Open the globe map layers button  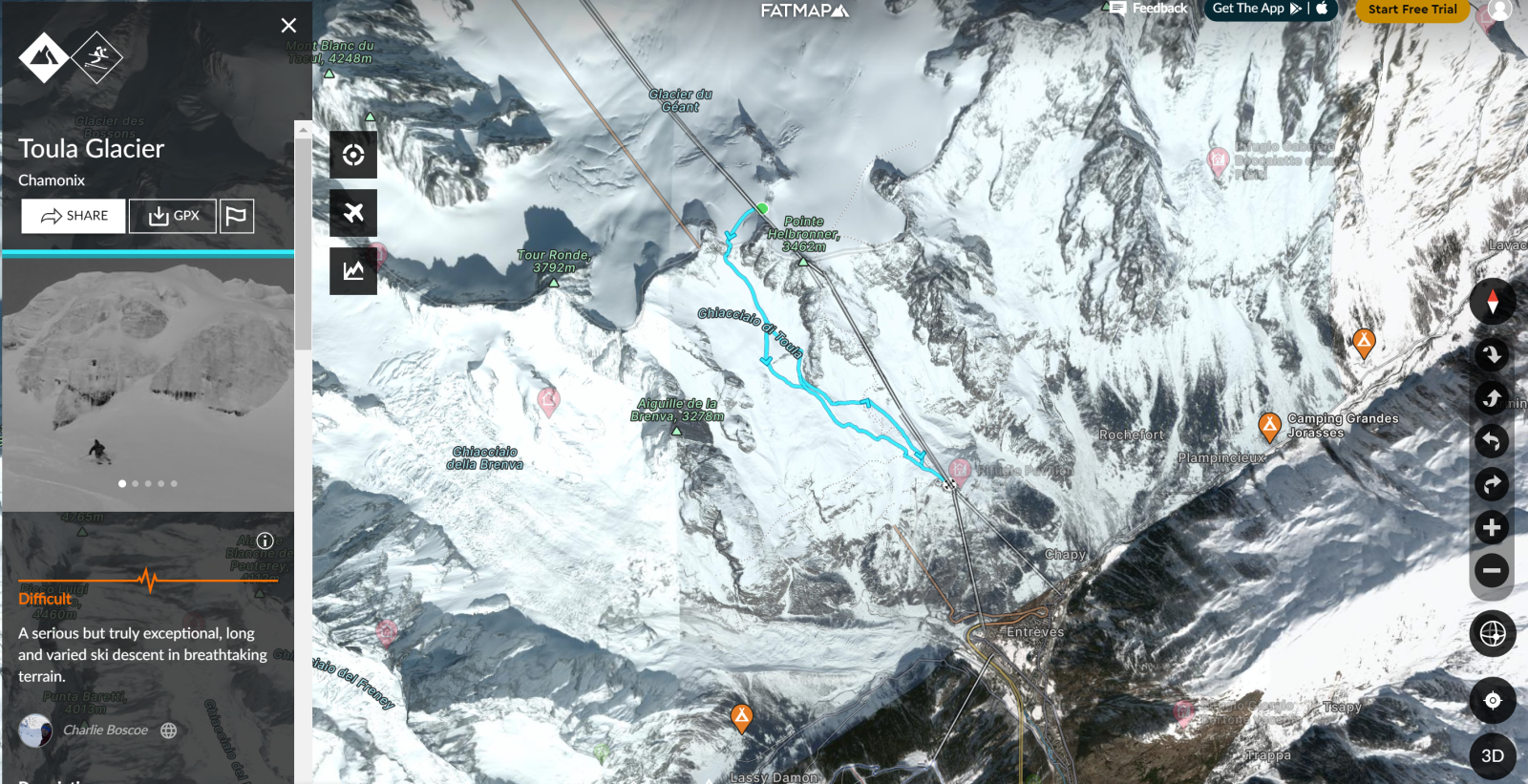[1492, 633]
